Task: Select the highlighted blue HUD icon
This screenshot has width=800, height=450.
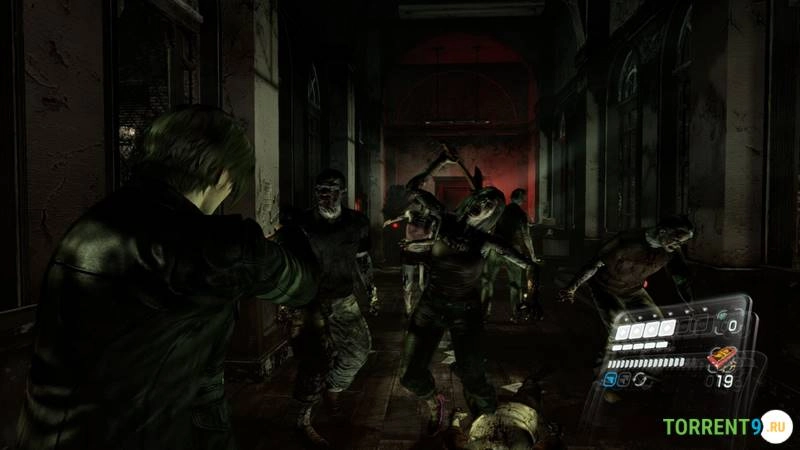Action: (x=610, y=380)
